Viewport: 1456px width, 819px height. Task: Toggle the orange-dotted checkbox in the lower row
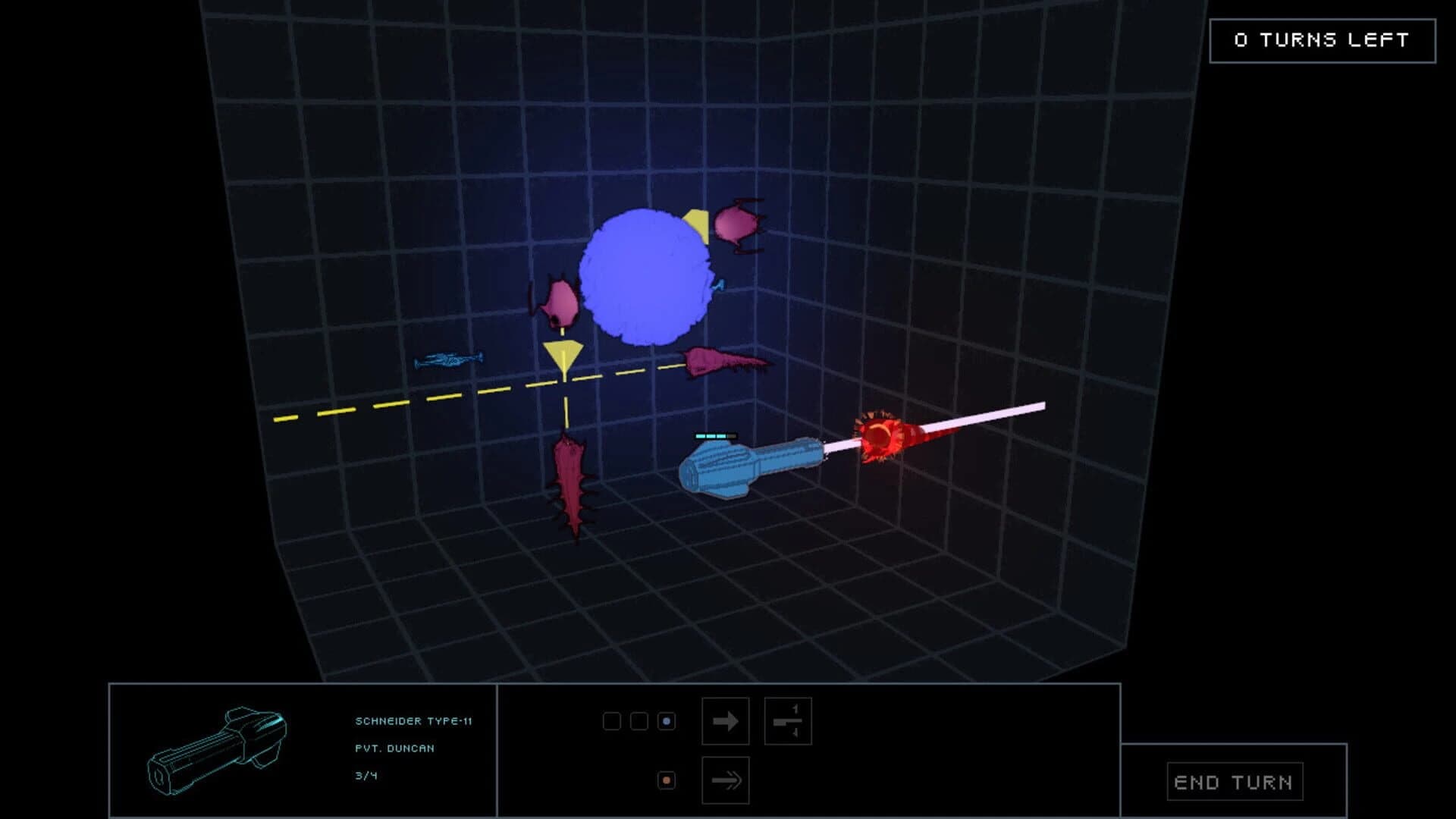[x=665, y=778]
